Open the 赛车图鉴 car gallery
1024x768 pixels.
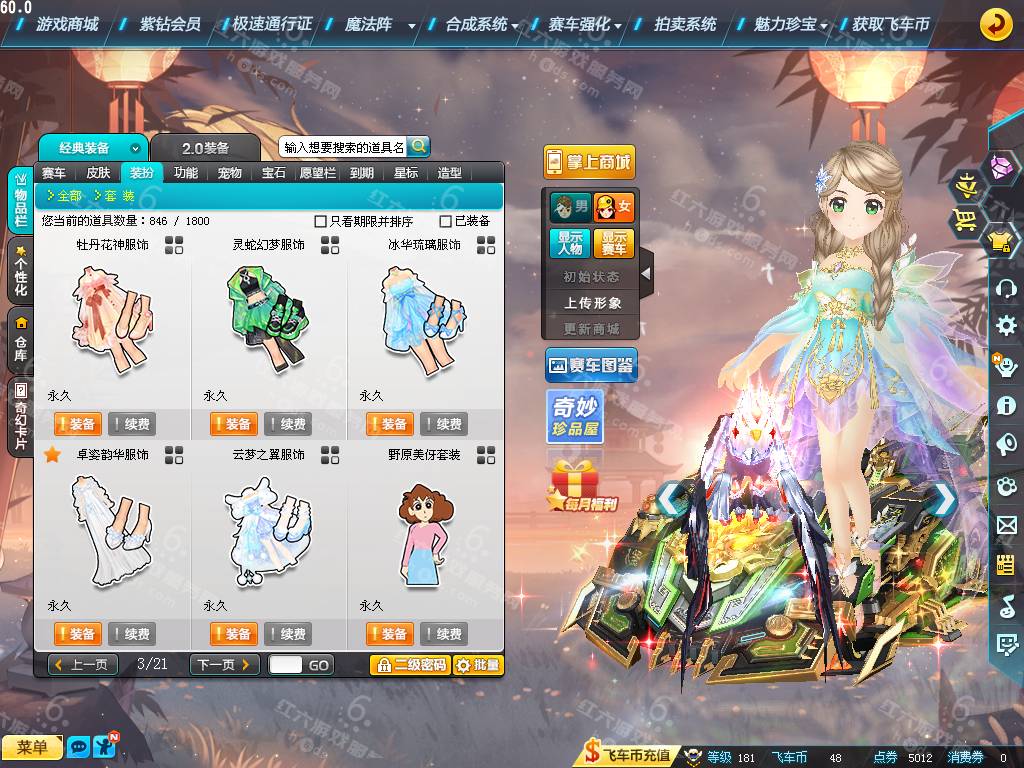tap(591, 366)
